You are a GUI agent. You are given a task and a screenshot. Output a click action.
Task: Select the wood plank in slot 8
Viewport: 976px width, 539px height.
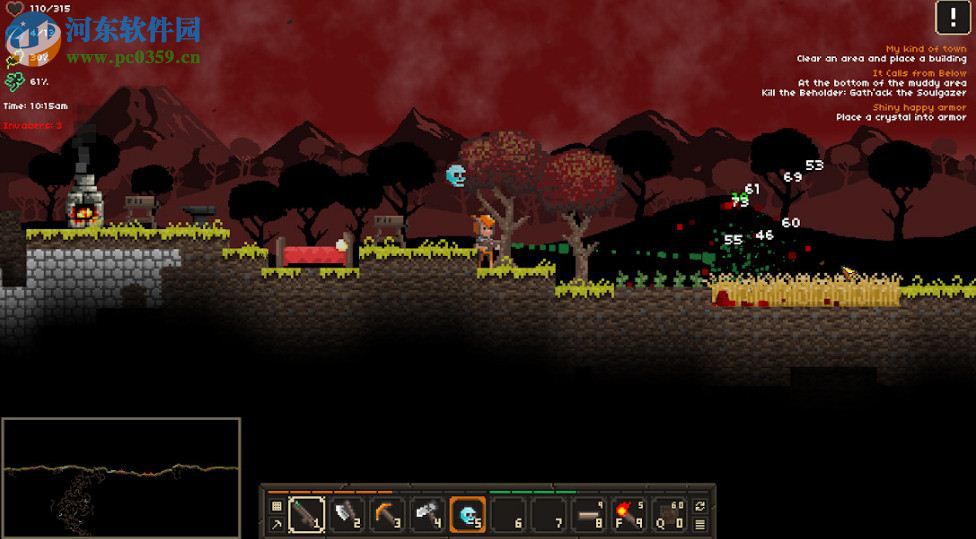[589, 515]
